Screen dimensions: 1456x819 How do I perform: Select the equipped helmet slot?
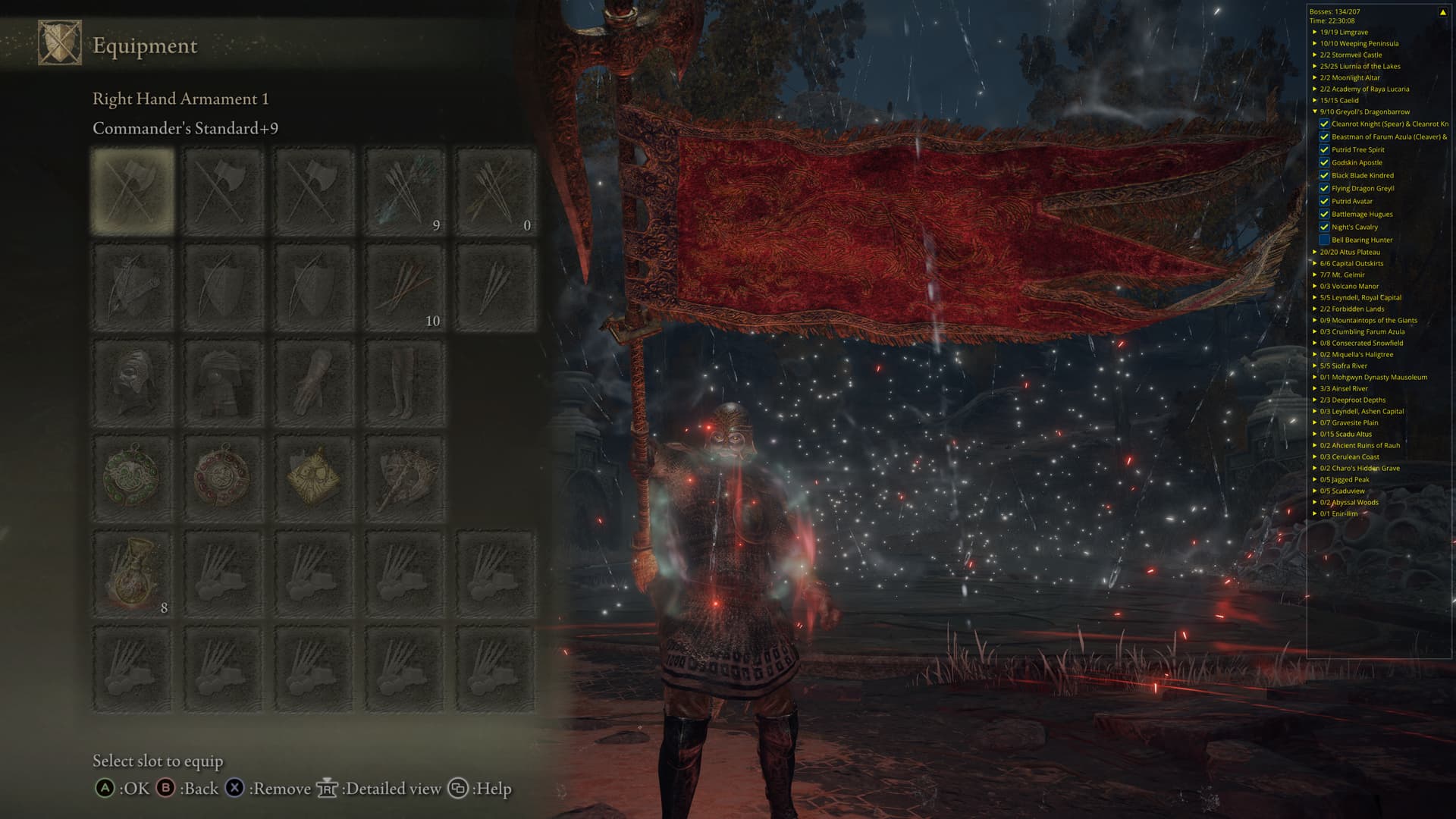133,382
